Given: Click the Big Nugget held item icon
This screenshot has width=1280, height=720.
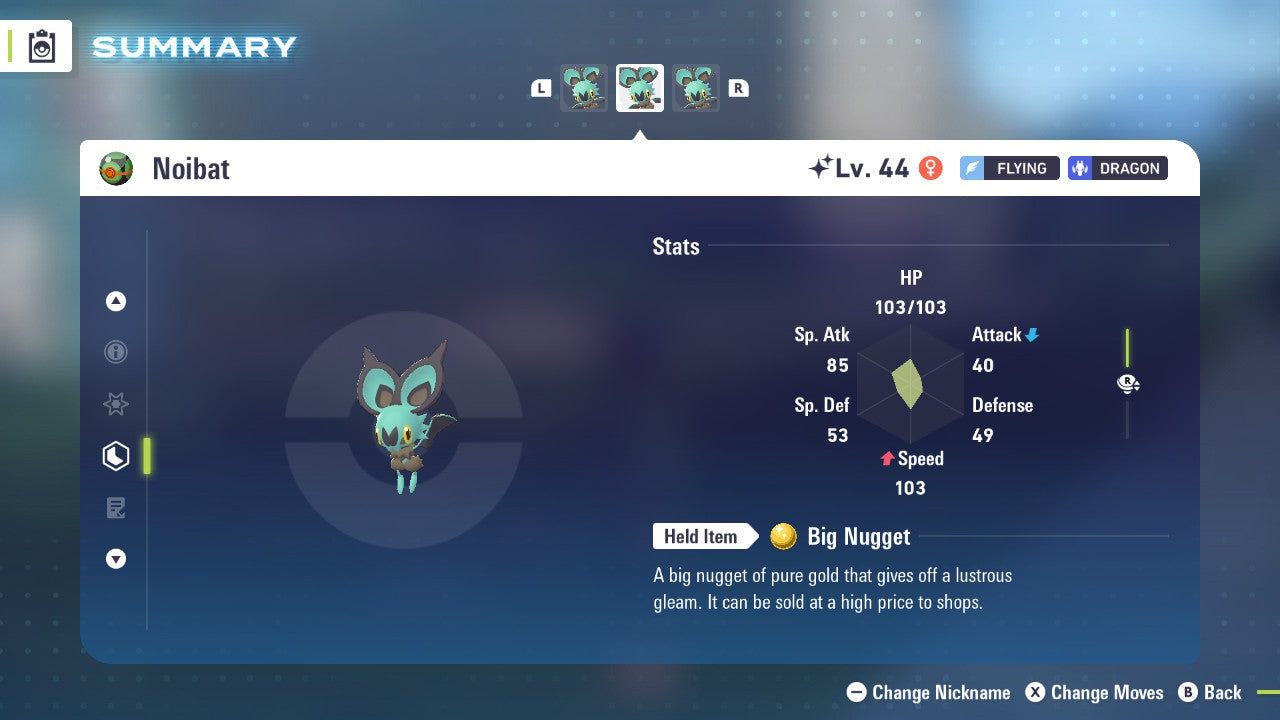Looking at the screenshot, I should pos(786,536).
